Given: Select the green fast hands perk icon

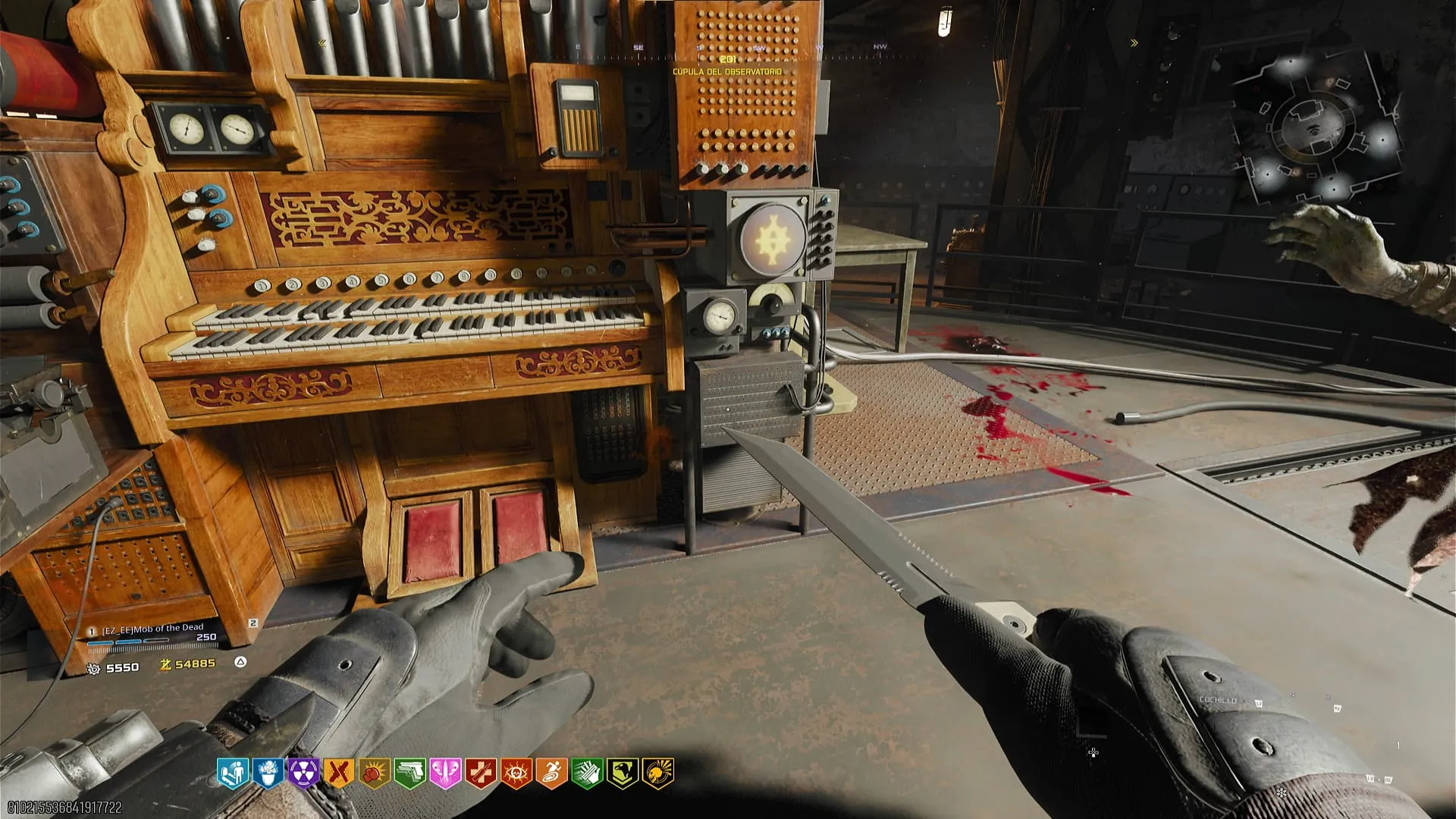Looking at the screenshot, I should tap(587, 773).
